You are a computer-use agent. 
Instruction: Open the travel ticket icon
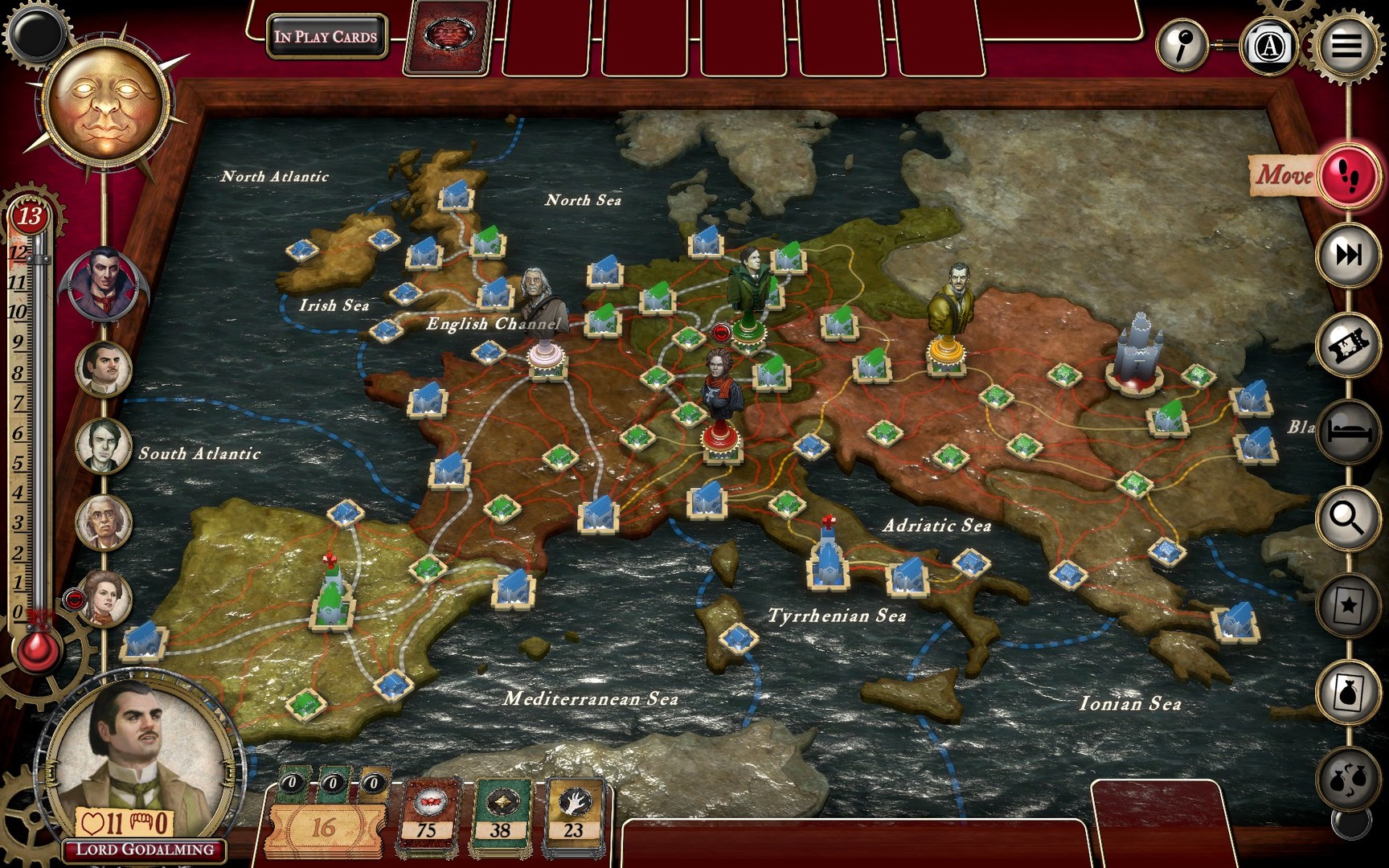click(1346, 342)
